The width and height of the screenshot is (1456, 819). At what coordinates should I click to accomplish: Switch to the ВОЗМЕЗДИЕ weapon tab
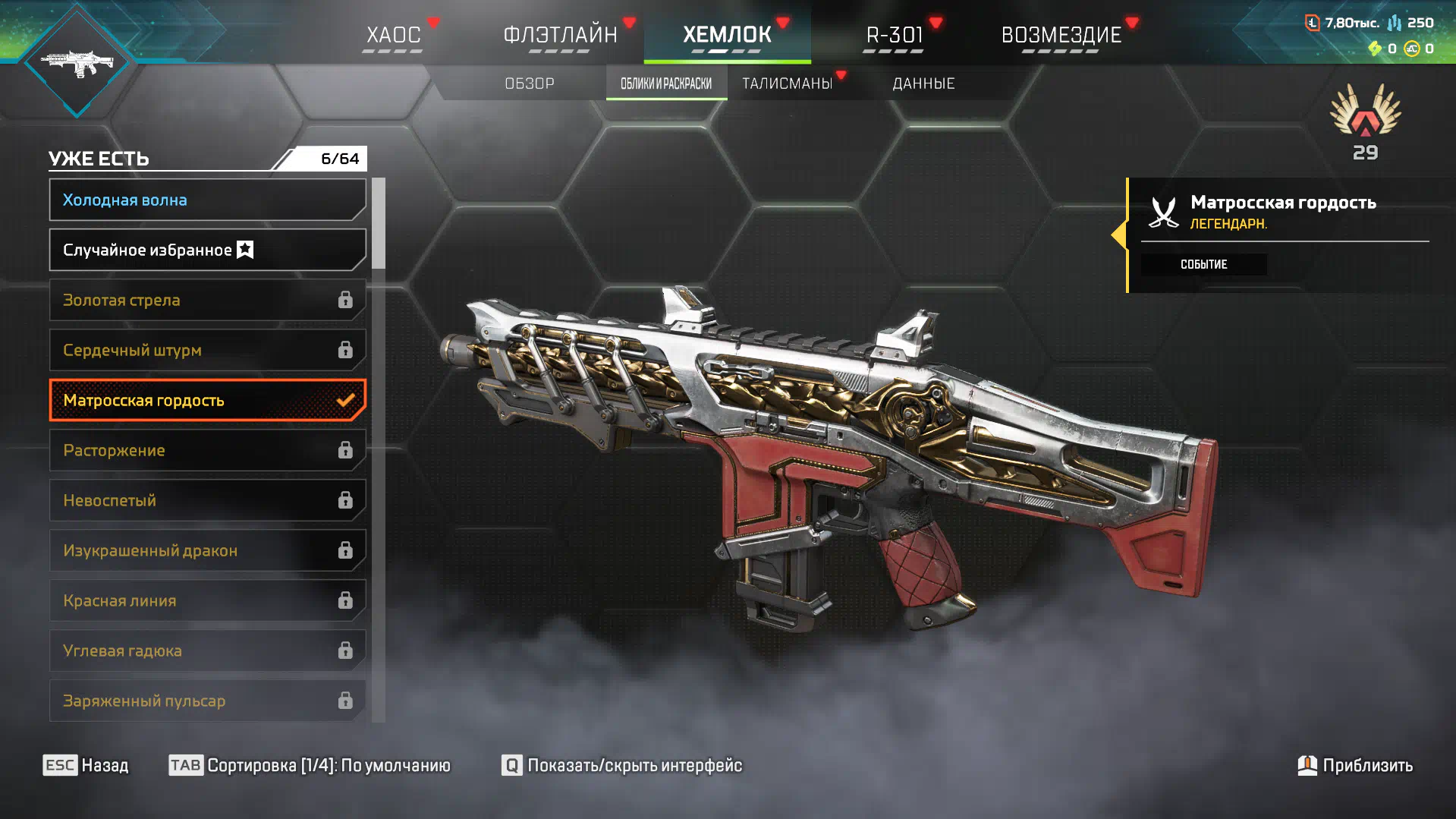coord(1061,35)
